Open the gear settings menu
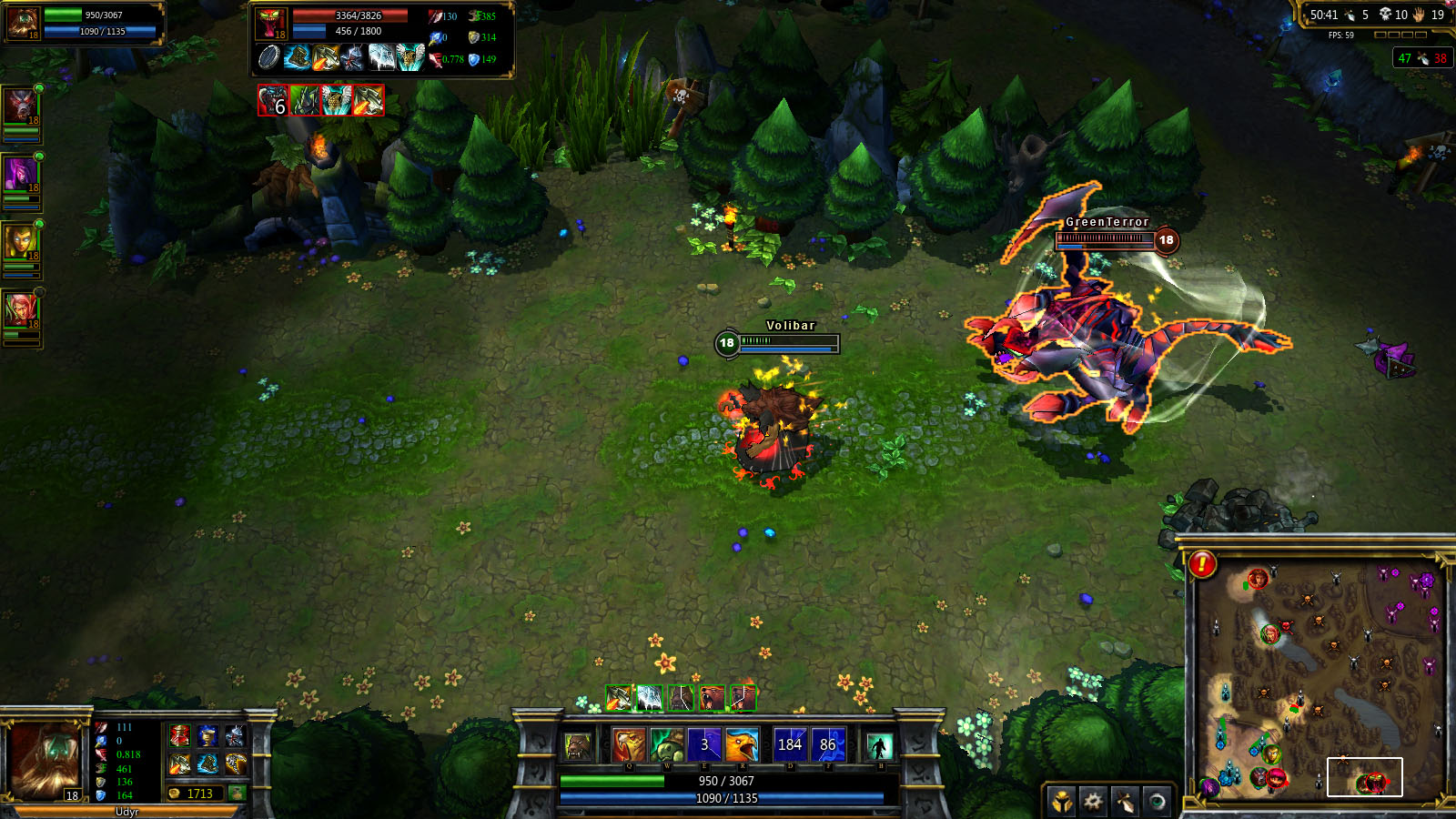Viewport: 1456px width, 819px height. (1093, 801)
